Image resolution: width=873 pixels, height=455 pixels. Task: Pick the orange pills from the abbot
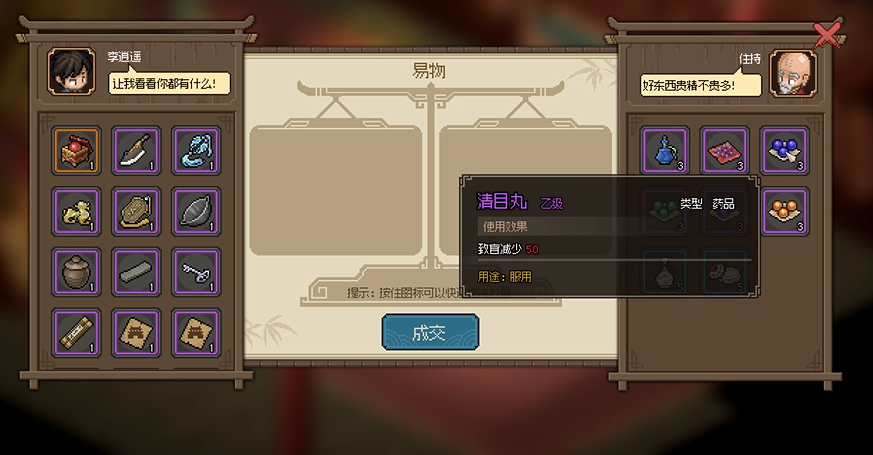pyautogui.click(x=785, y=210)
